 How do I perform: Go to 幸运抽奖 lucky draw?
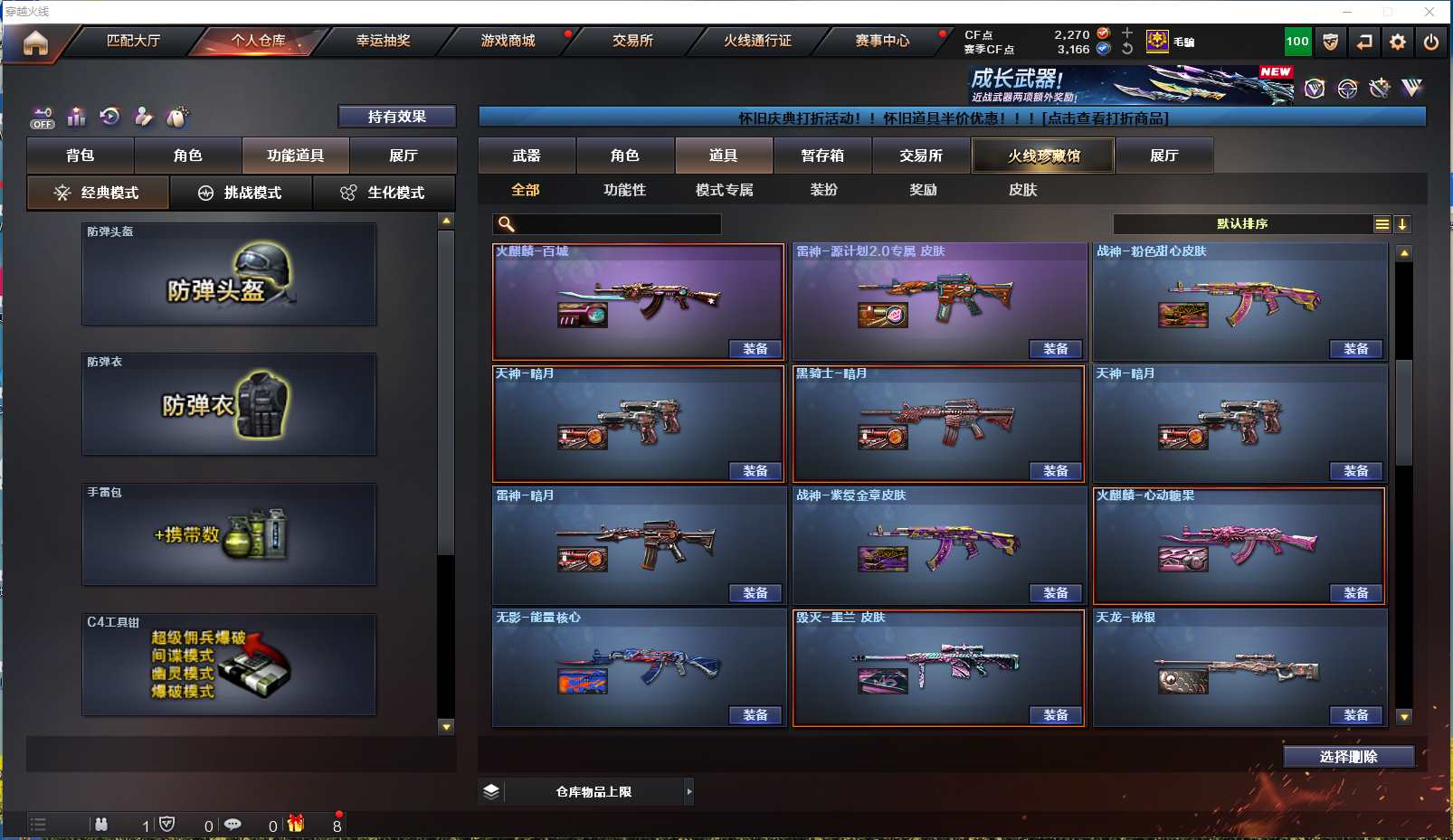click(x=383, y=41)
